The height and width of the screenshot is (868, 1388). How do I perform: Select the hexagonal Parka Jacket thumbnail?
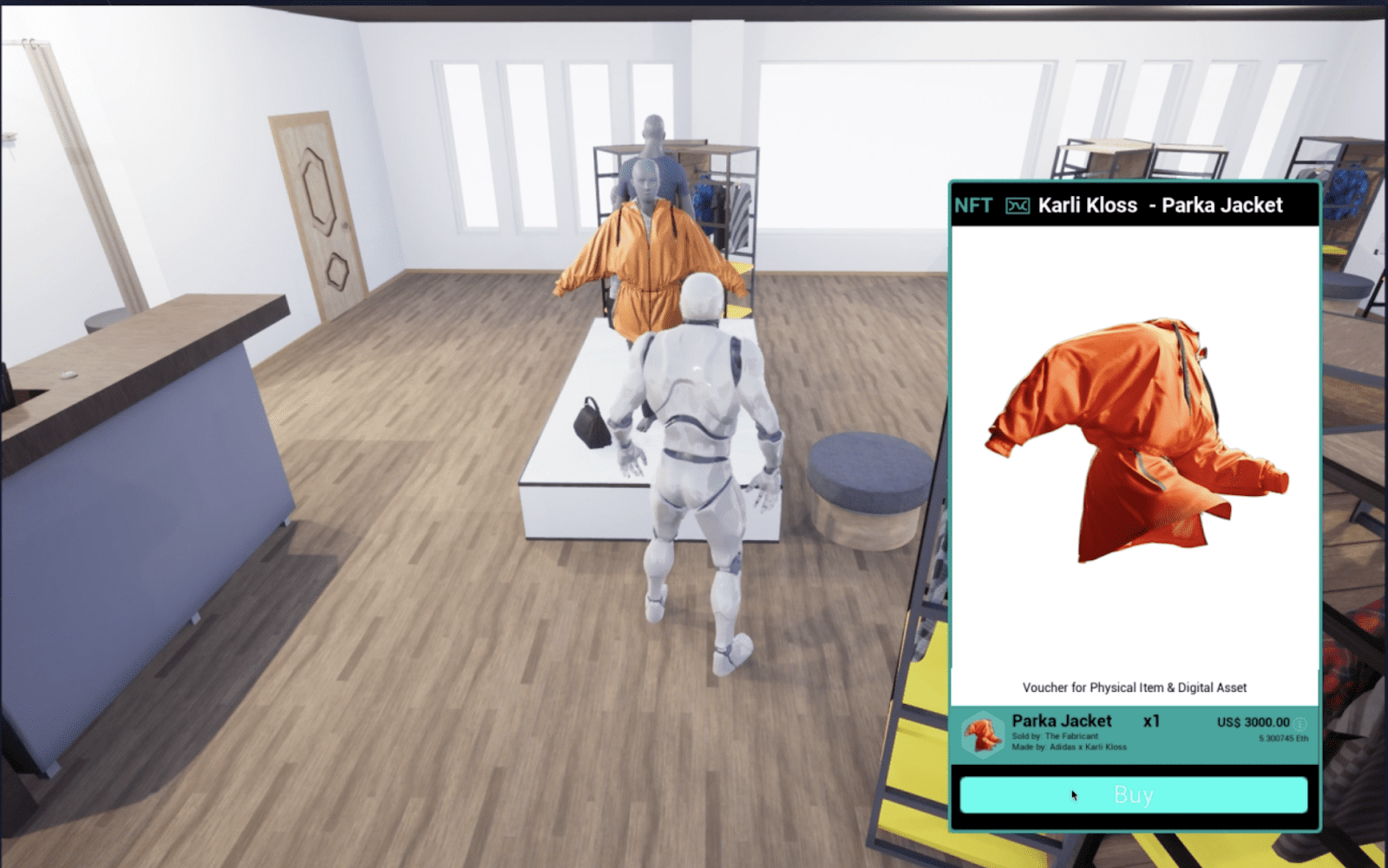coord(983,734)
